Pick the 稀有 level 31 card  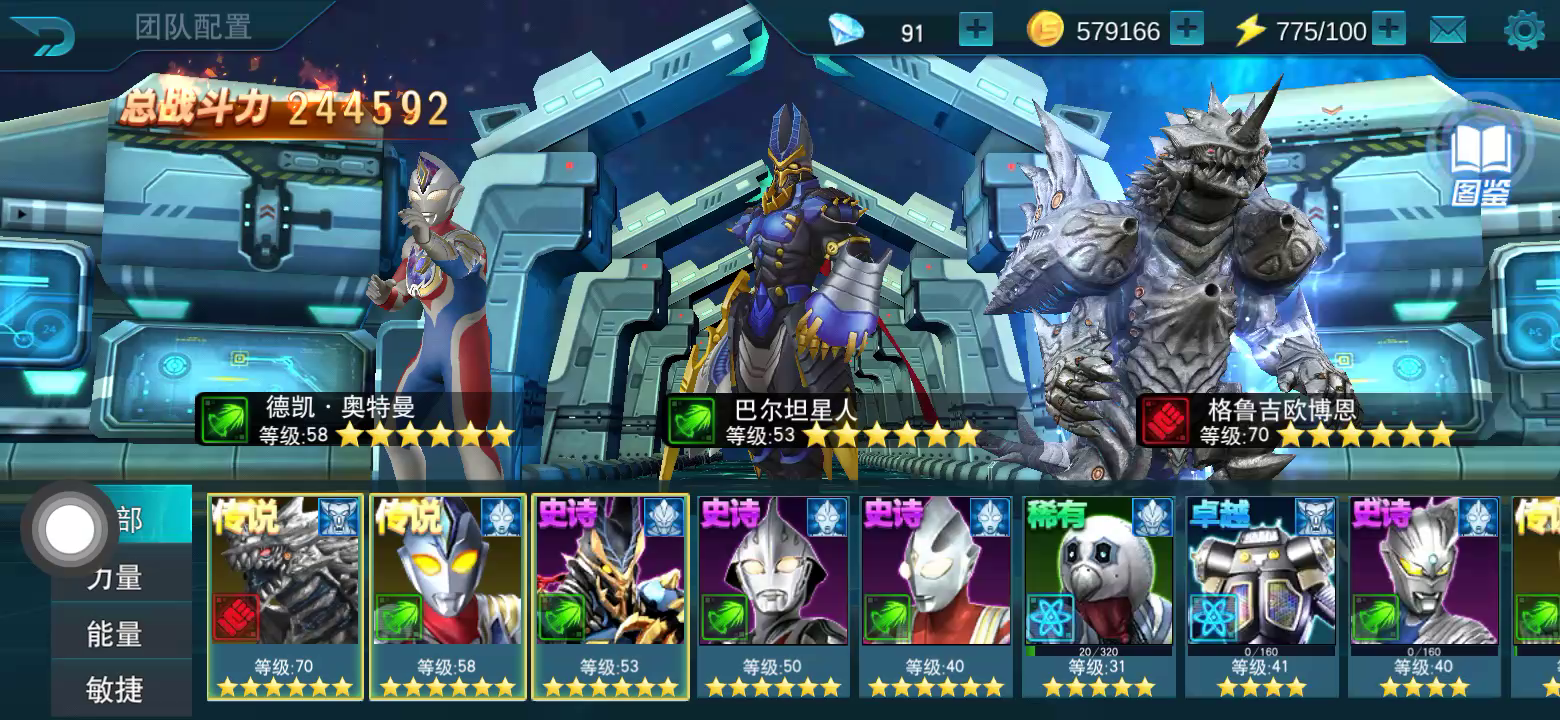click(1098, 596)
